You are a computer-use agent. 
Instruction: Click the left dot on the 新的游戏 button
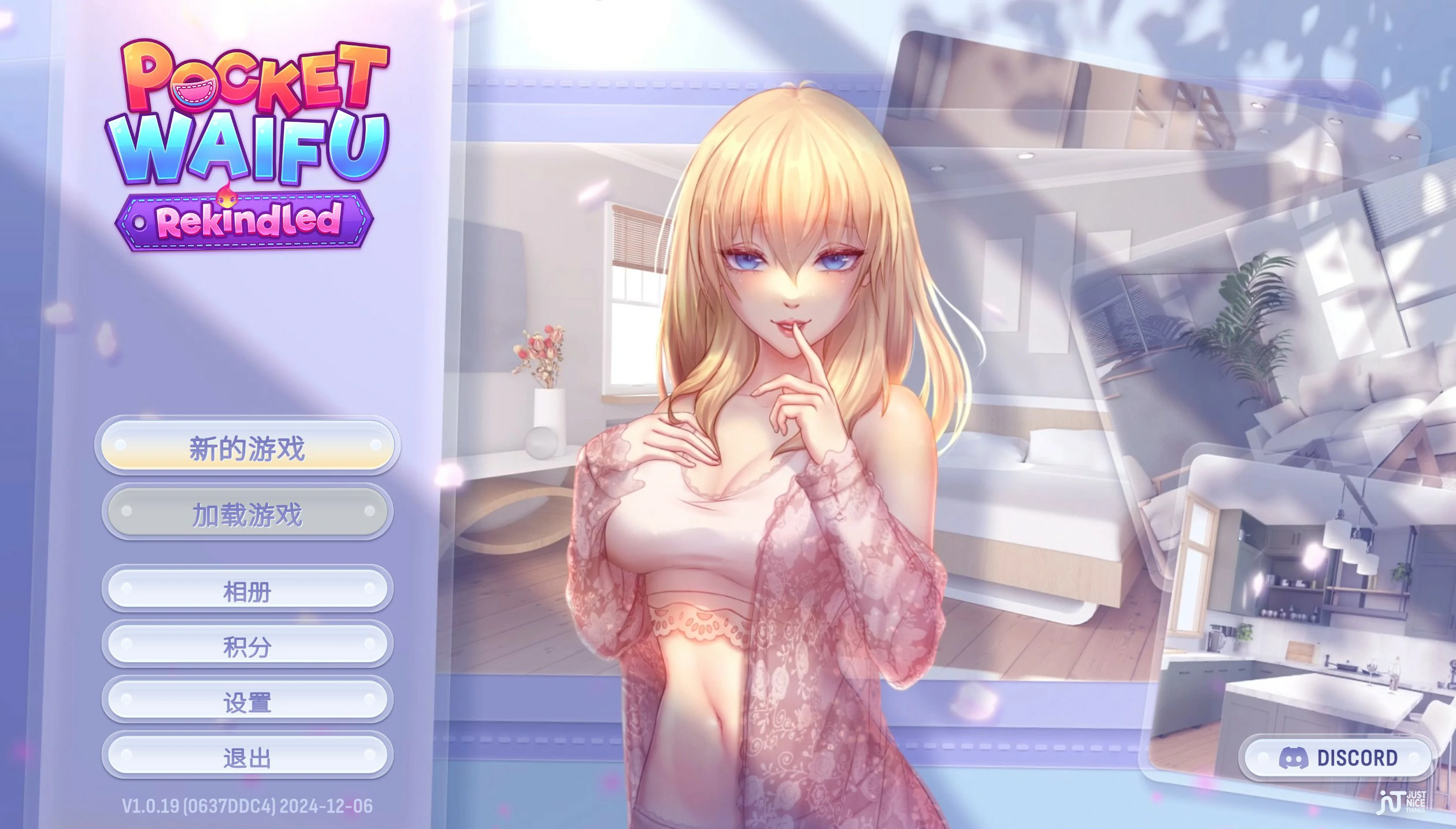[x=122, y=446]
